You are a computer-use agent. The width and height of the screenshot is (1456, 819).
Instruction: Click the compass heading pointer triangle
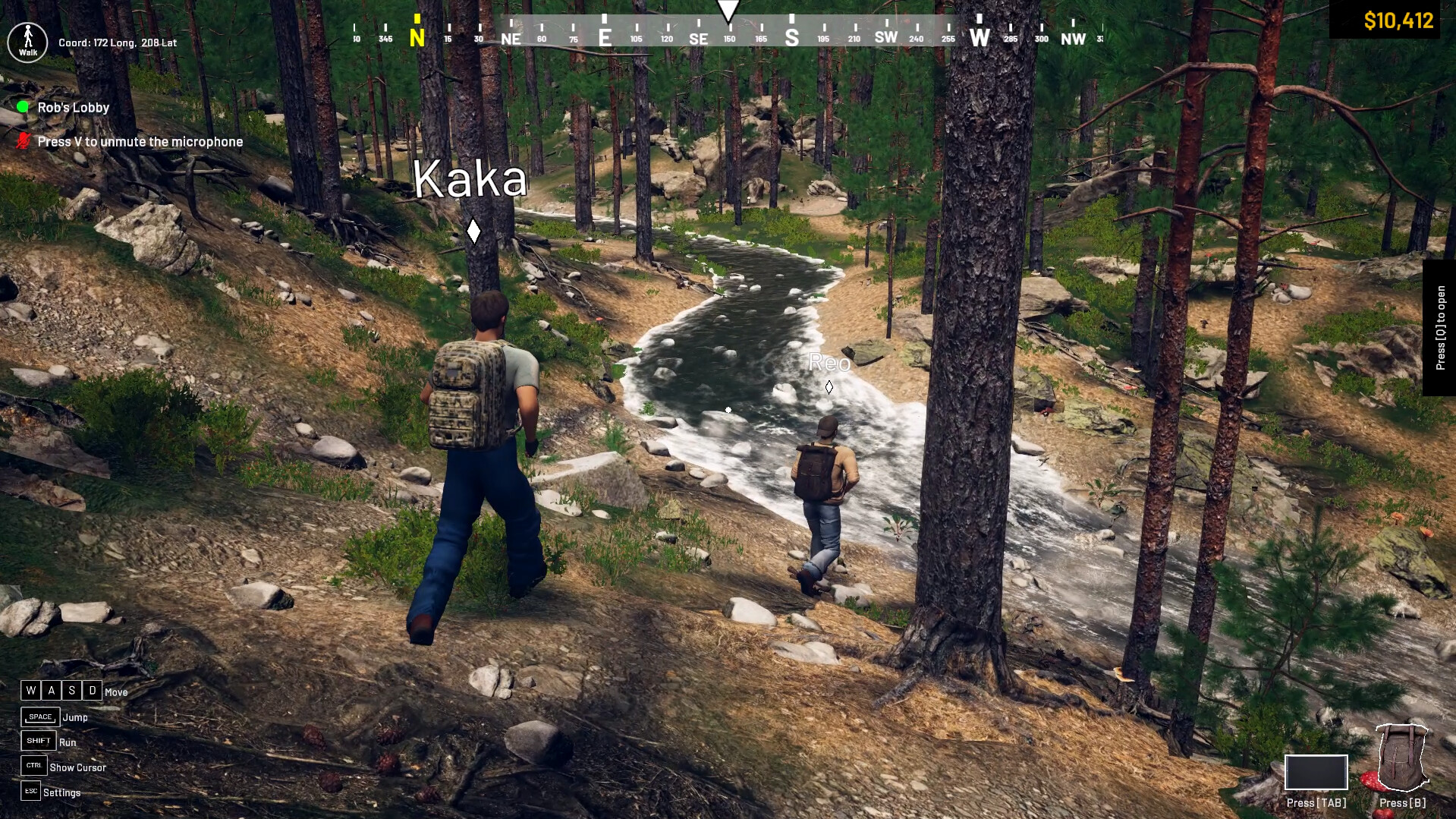pyautogui.click(x=728, y=11)
